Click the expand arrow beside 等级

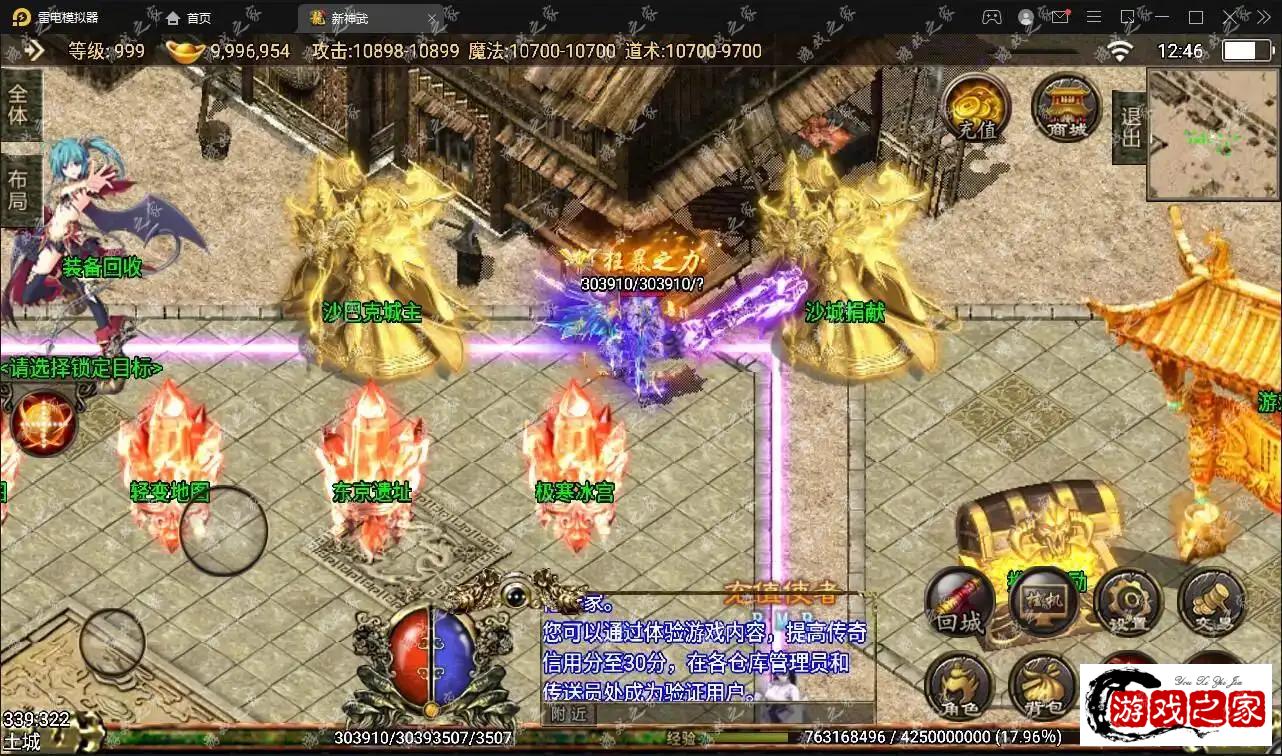(x=35, y=51)
